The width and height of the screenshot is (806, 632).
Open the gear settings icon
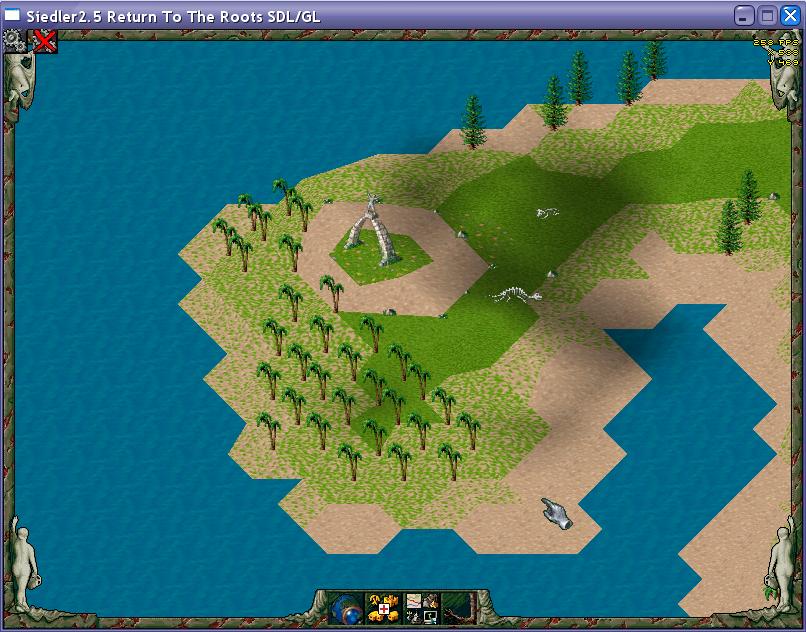14,40
